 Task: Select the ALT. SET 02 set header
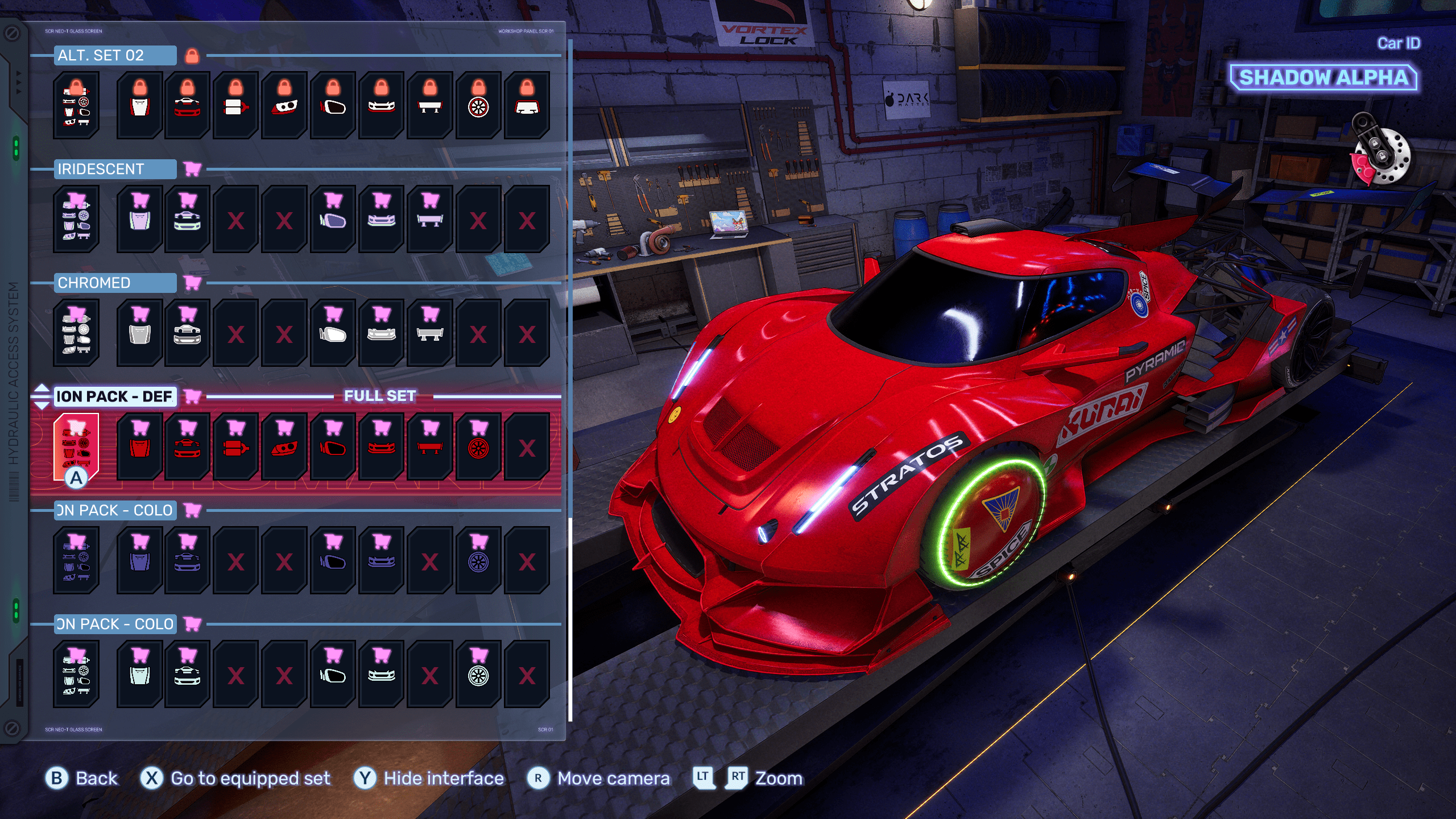pyautogui.click(x=115, y=55)
